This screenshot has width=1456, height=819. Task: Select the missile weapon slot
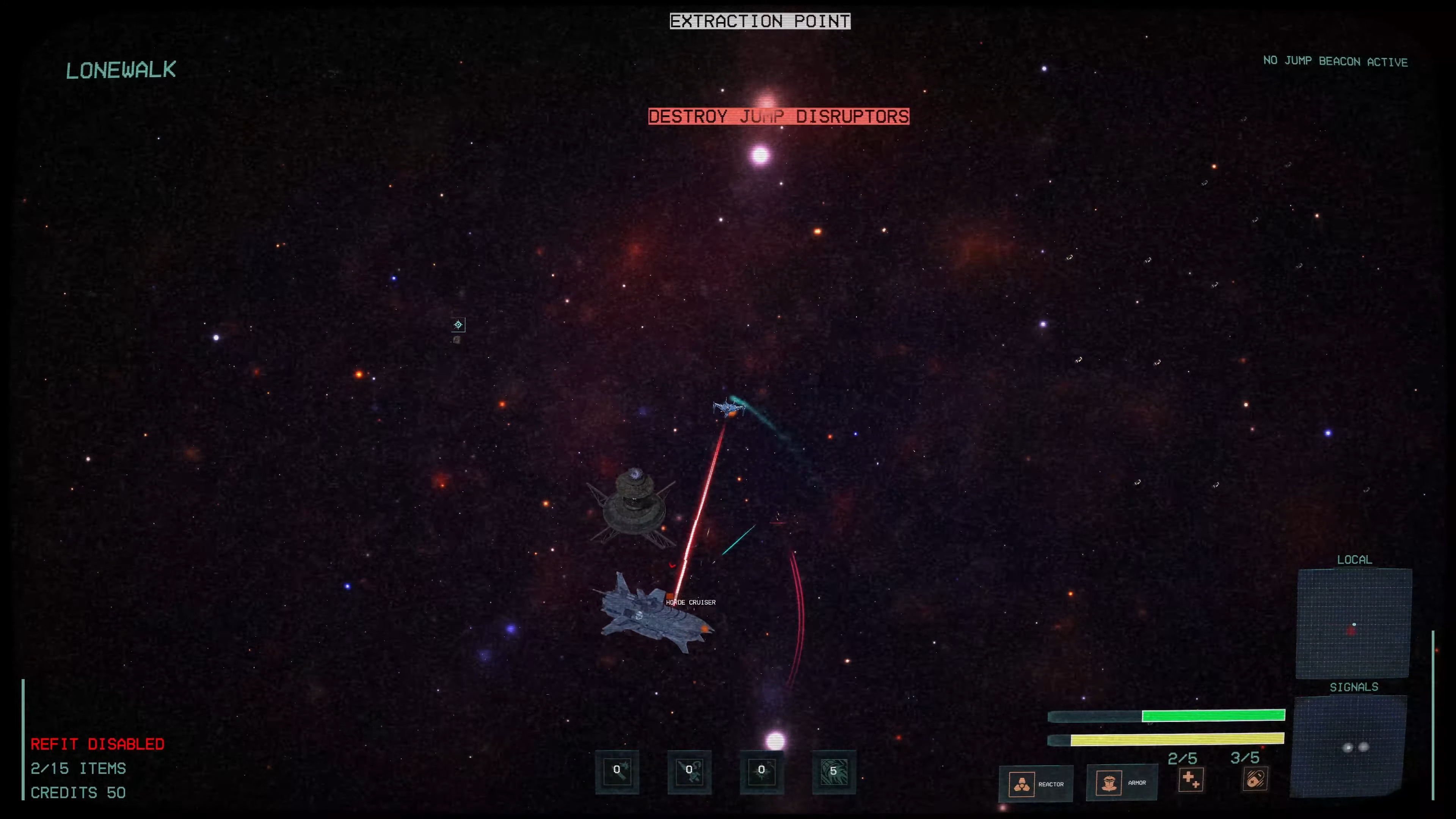tap(617, 772)
